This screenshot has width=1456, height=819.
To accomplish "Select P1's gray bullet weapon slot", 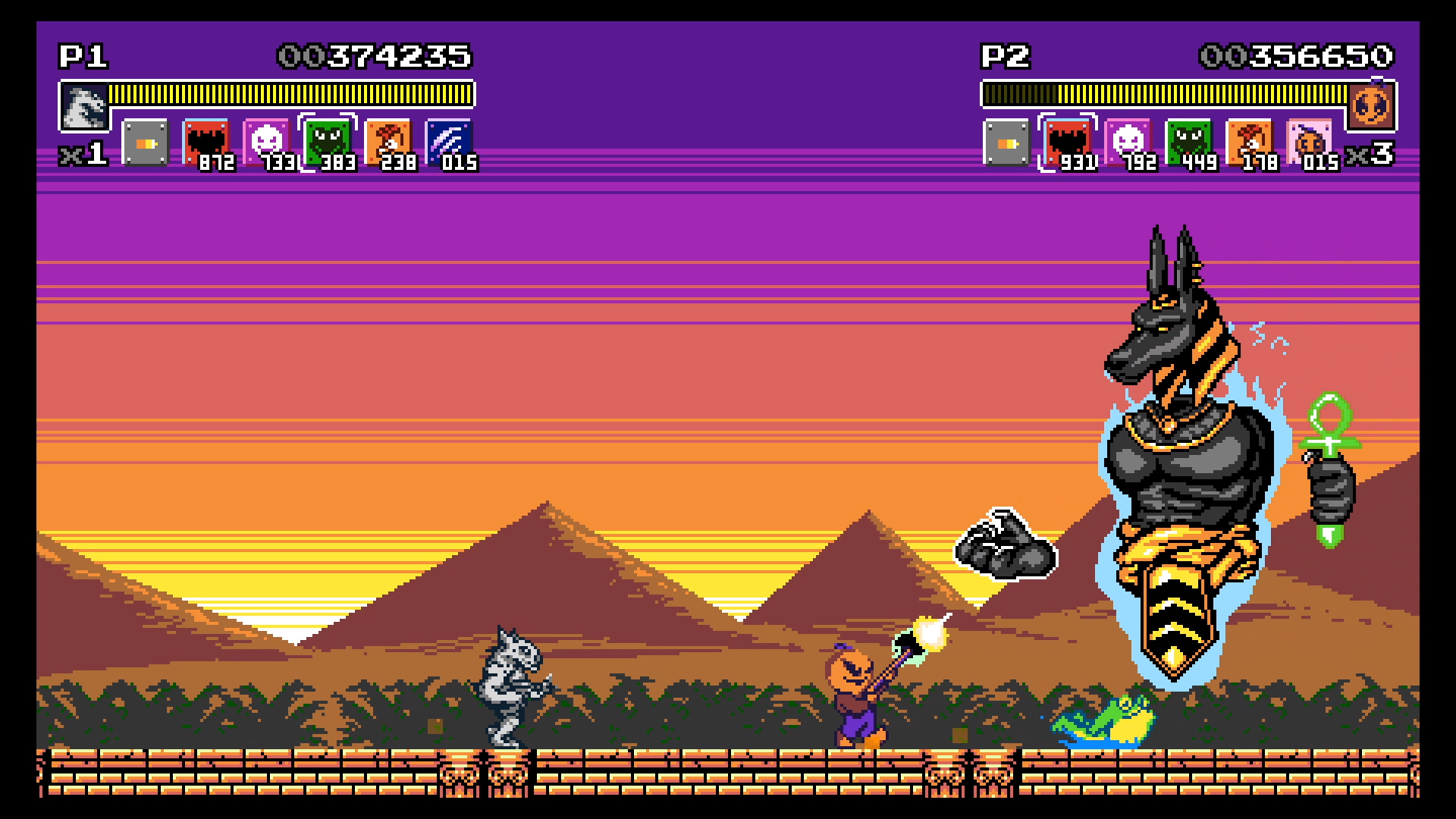I will 145,143.
